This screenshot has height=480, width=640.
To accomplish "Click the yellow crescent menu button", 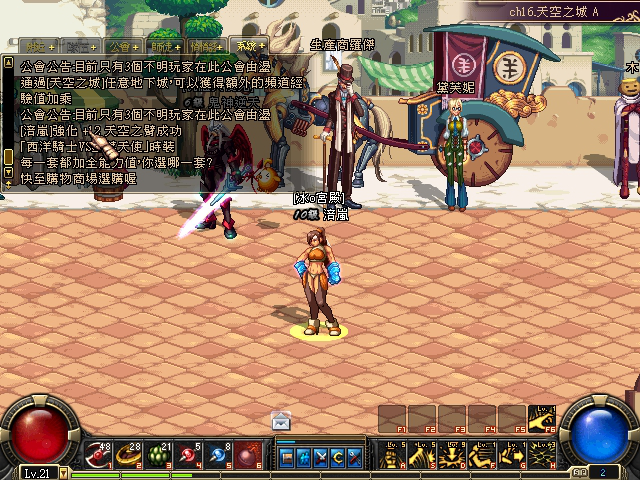I will pos(338,456).
